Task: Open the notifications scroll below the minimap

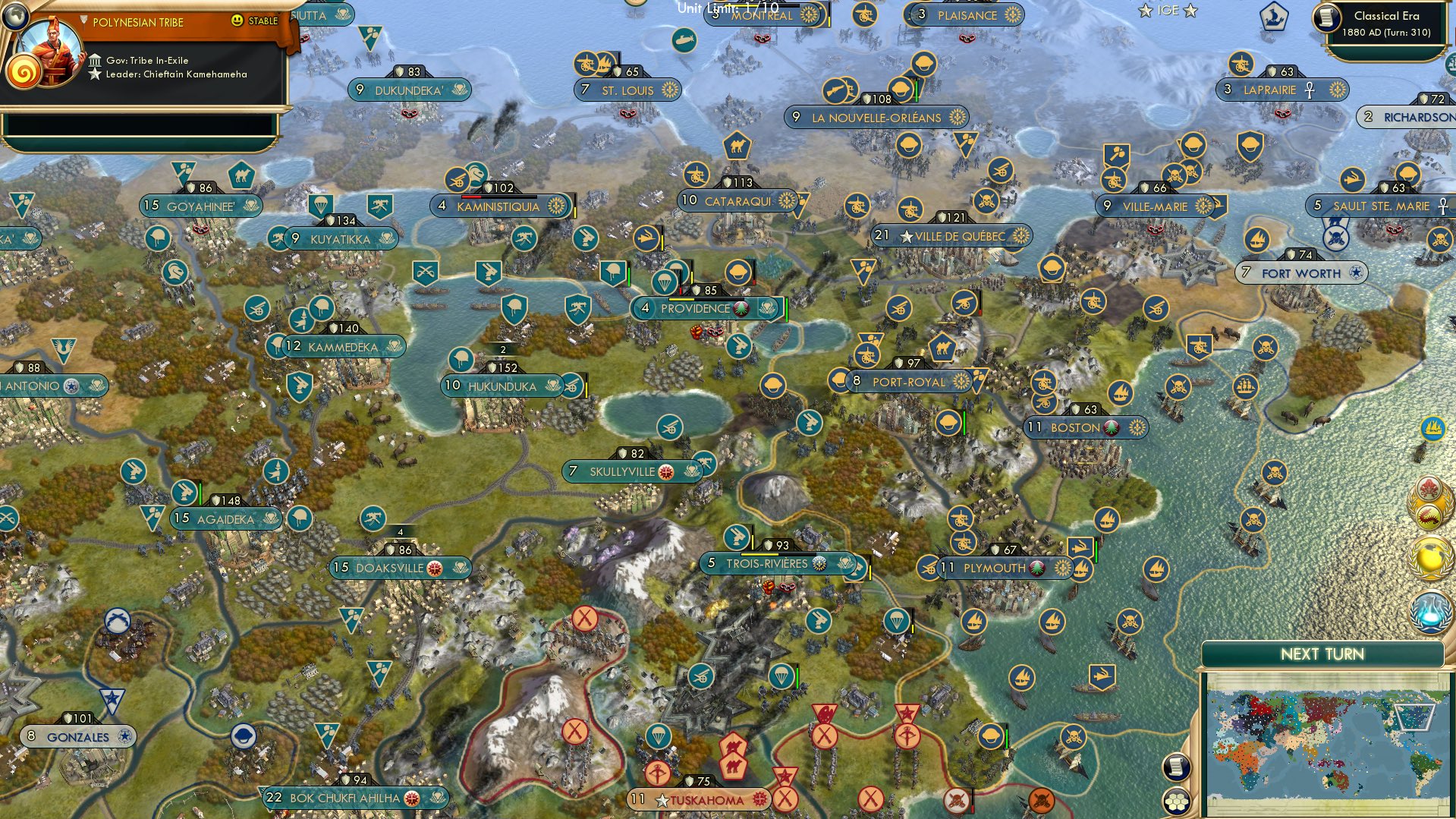Action: click(1177, 767)
